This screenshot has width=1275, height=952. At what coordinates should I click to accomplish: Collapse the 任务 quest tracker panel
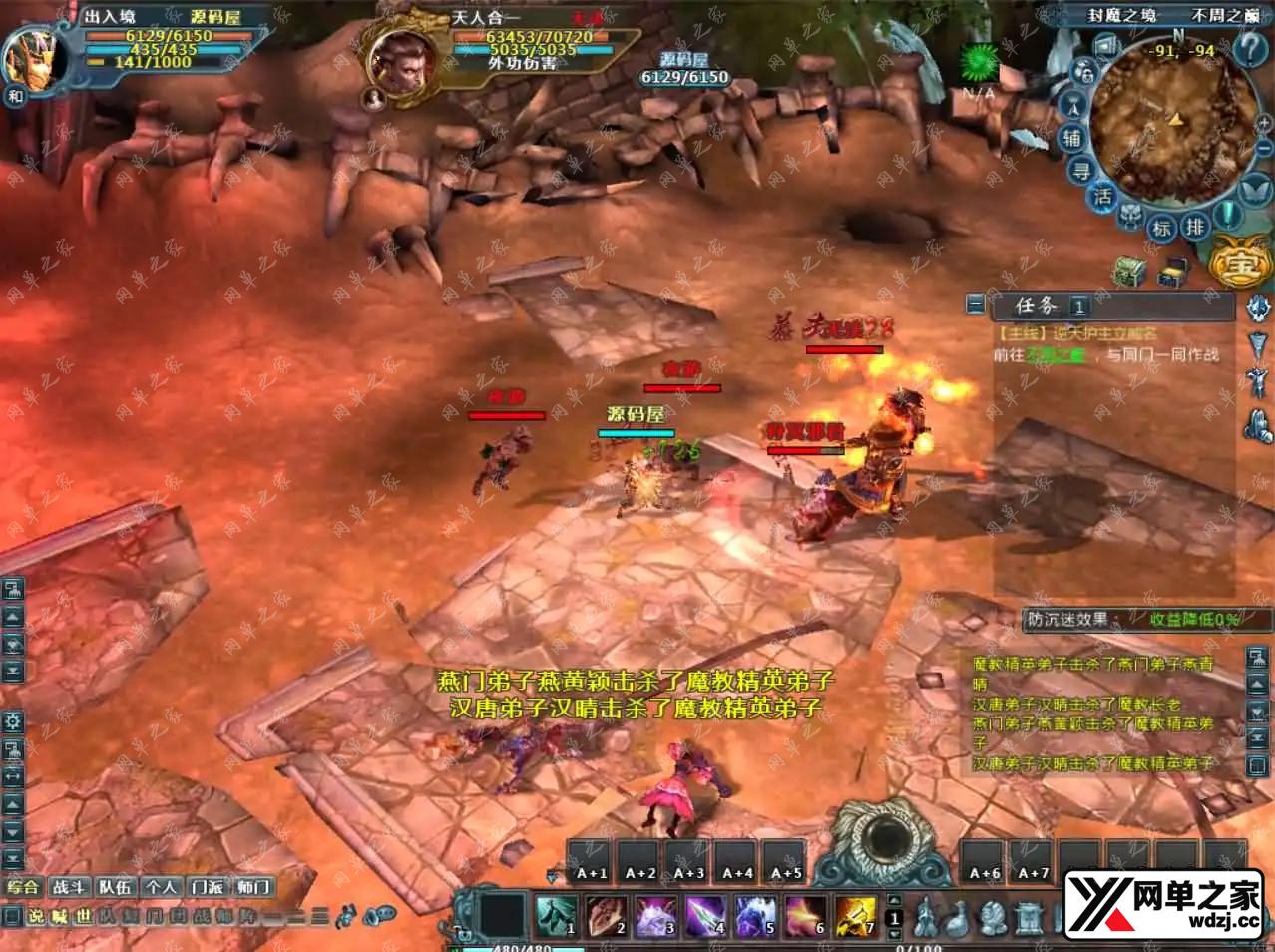976,305
